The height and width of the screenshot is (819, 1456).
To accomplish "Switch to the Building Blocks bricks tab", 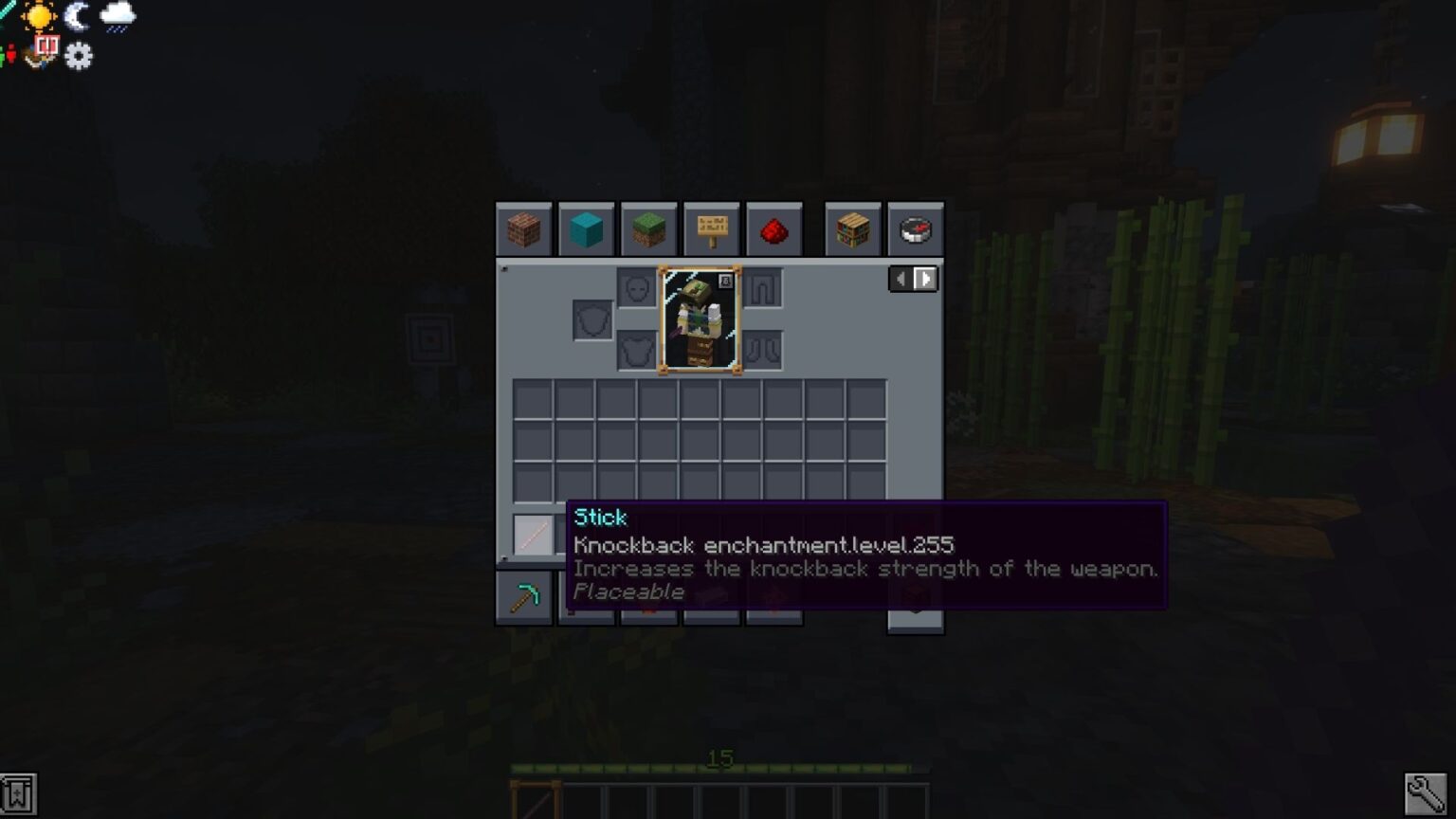I will 523,228.
